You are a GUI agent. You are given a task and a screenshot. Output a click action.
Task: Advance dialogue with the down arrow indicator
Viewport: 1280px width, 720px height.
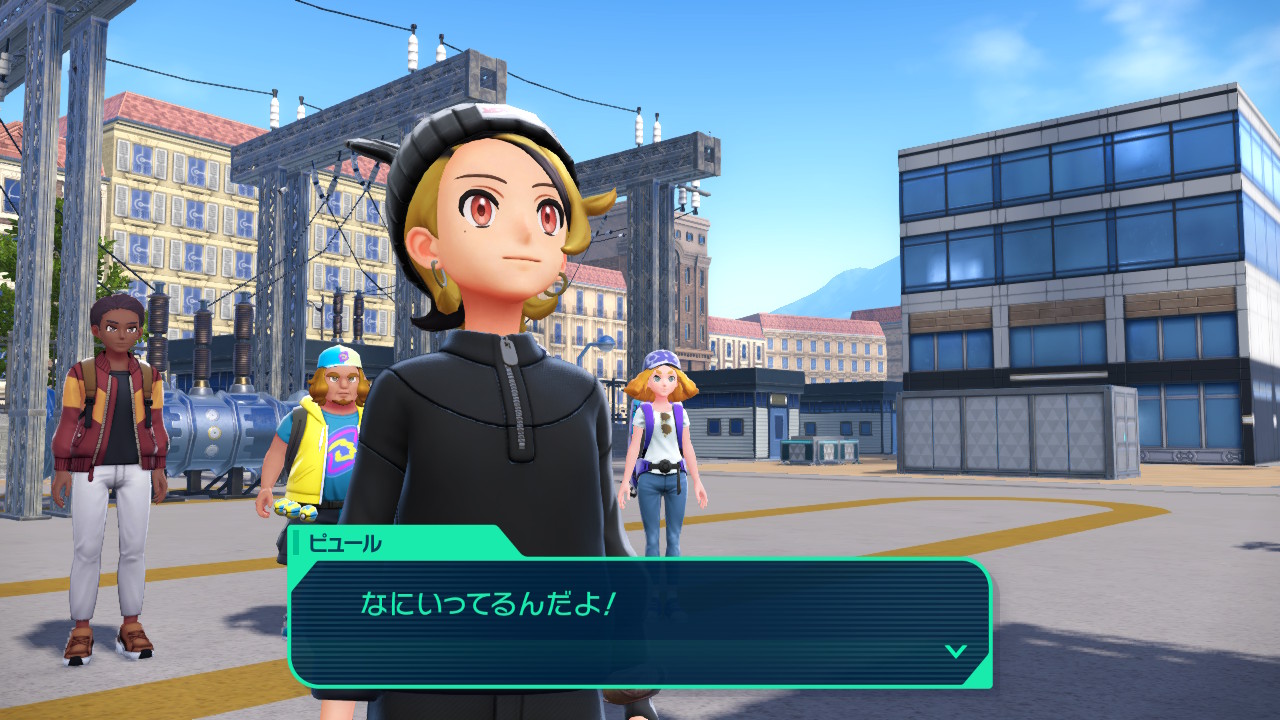point(956,651)
